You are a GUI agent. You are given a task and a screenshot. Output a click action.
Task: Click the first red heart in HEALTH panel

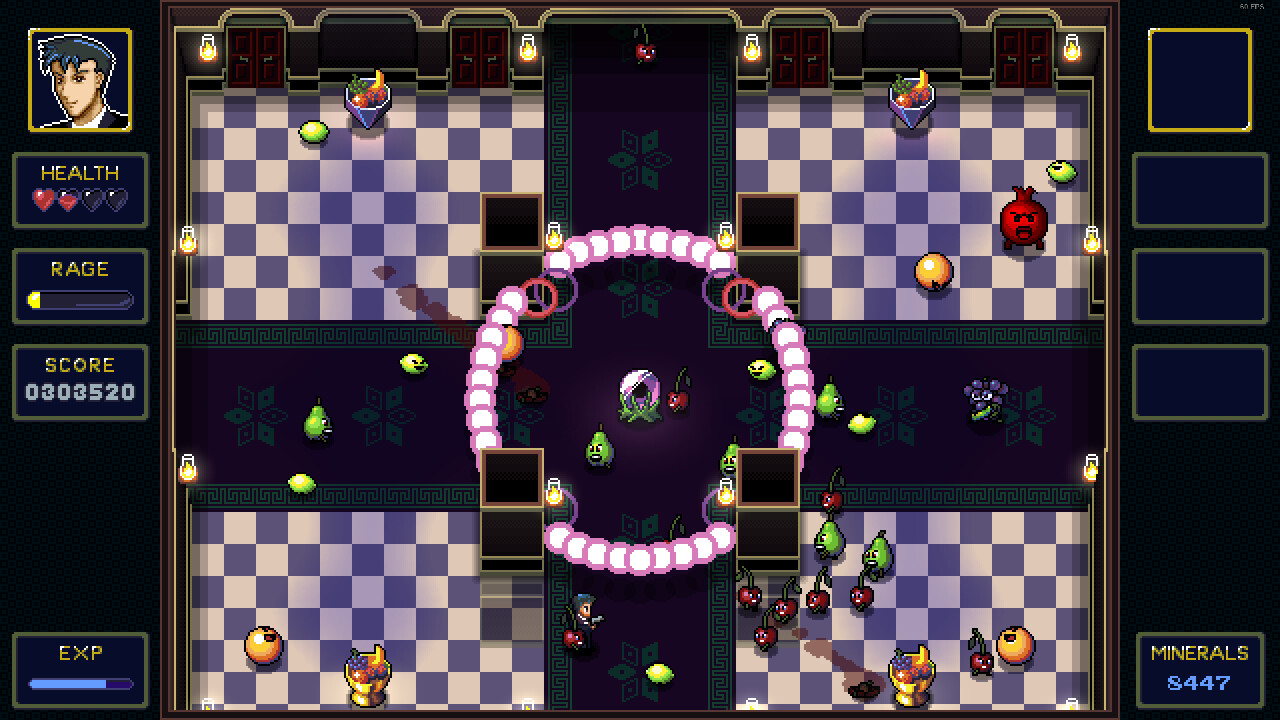(42, 199)
